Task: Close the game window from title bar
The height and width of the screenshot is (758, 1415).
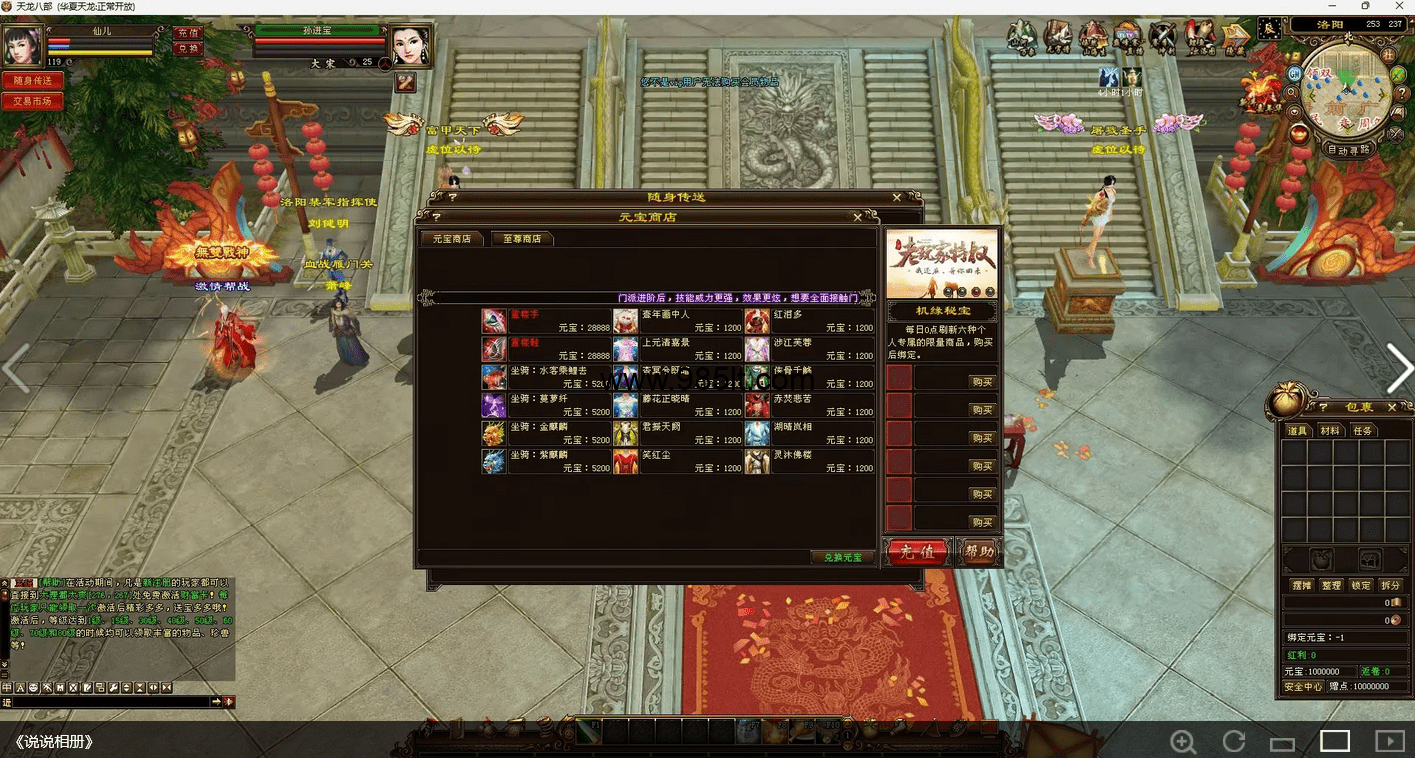Action: 1397,7
